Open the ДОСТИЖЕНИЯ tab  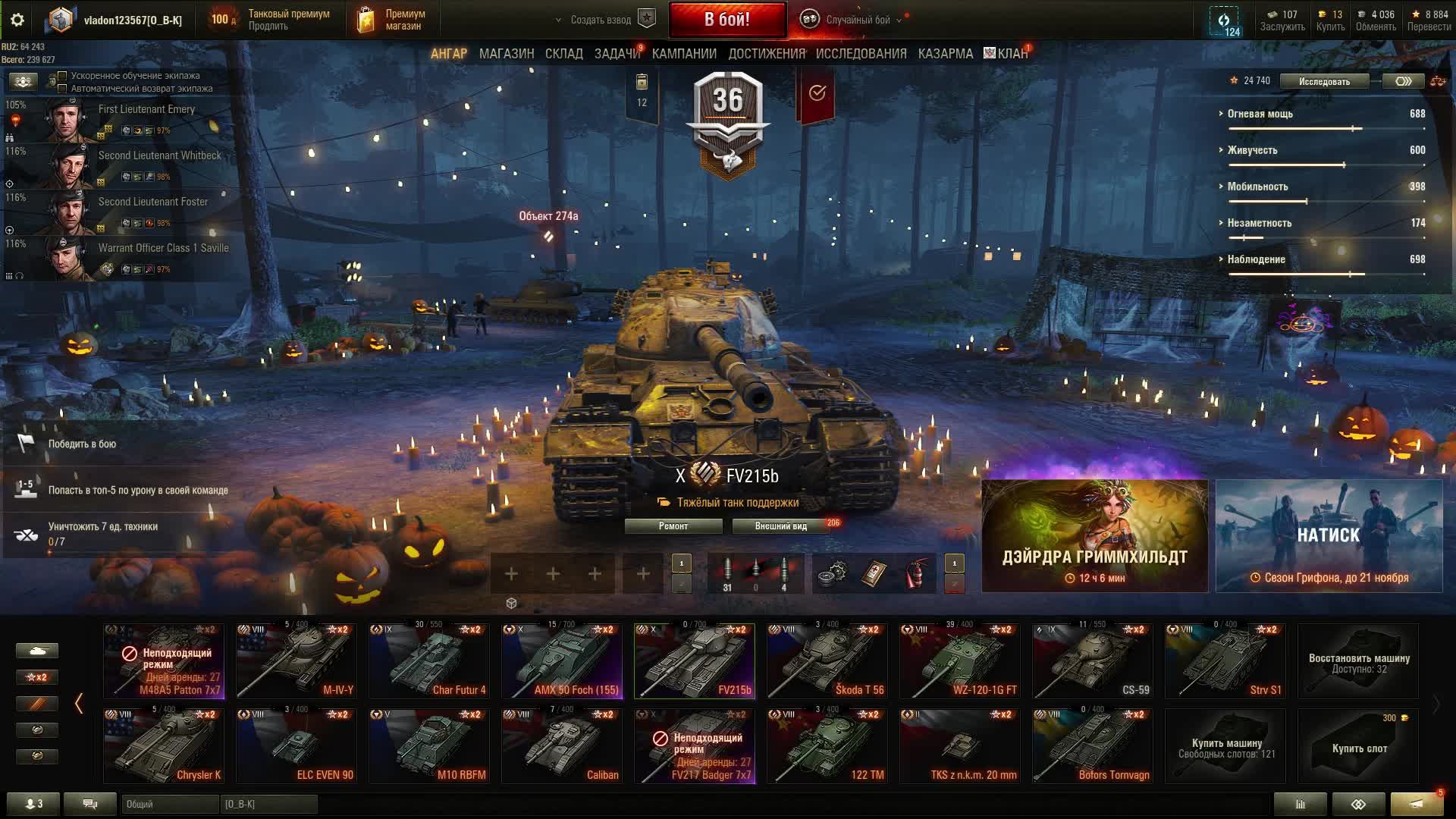(x=767, y=54)
